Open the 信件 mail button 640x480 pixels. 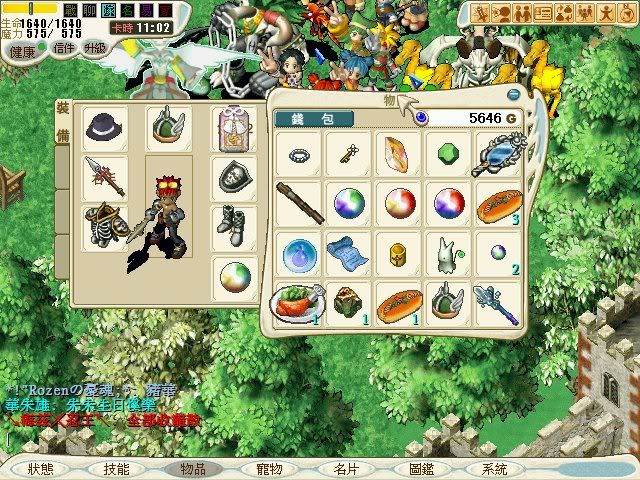coord(64,49)
